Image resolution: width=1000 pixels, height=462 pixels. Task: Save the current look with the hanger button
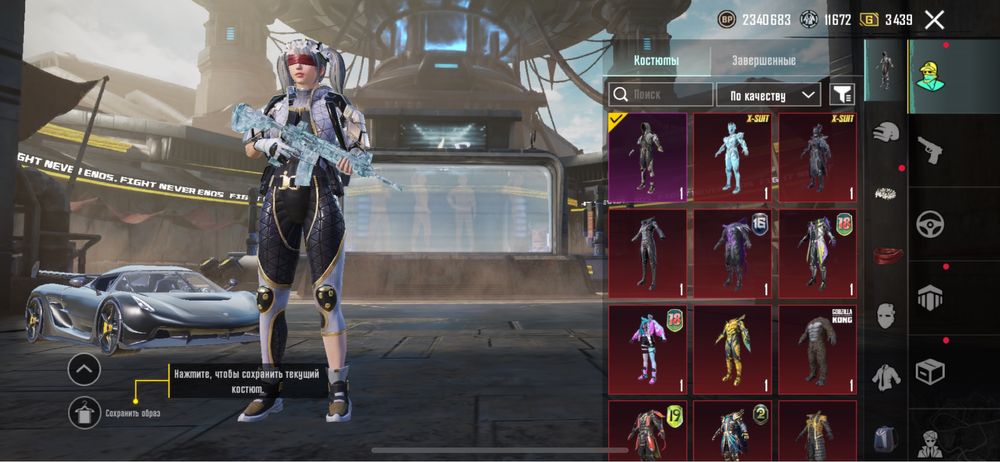point(84,412)
